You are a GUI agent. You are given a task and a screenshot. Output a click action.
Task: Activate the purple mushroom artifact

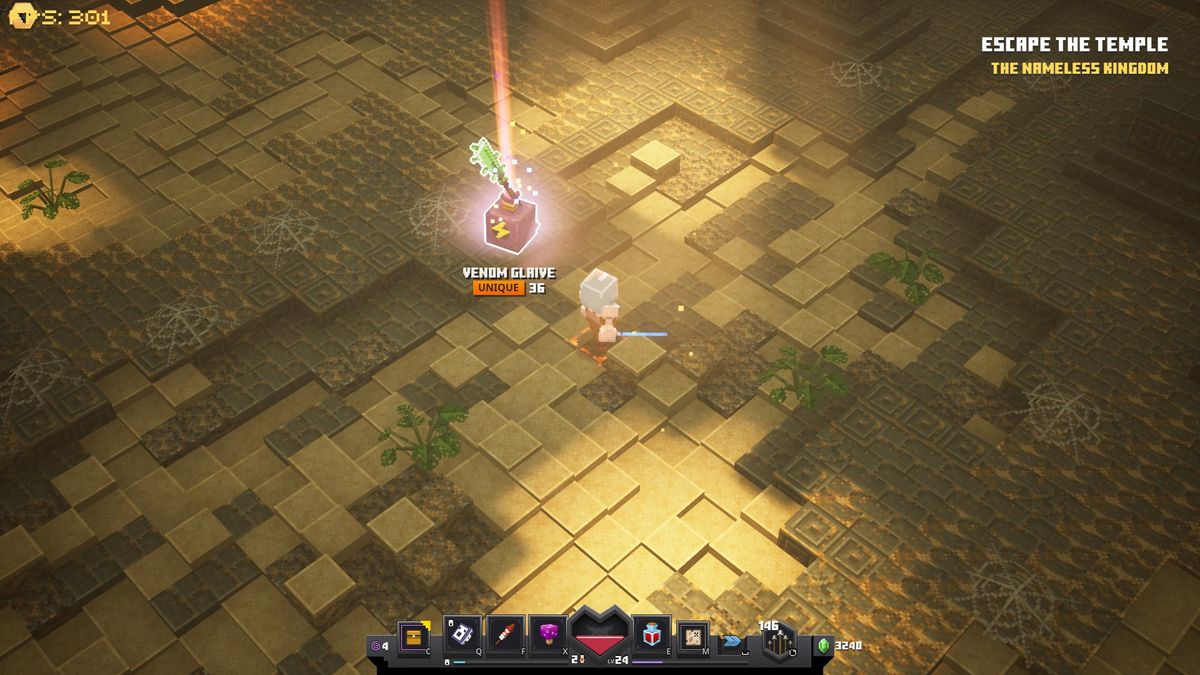pyautogui.click(x=548, y=634)
